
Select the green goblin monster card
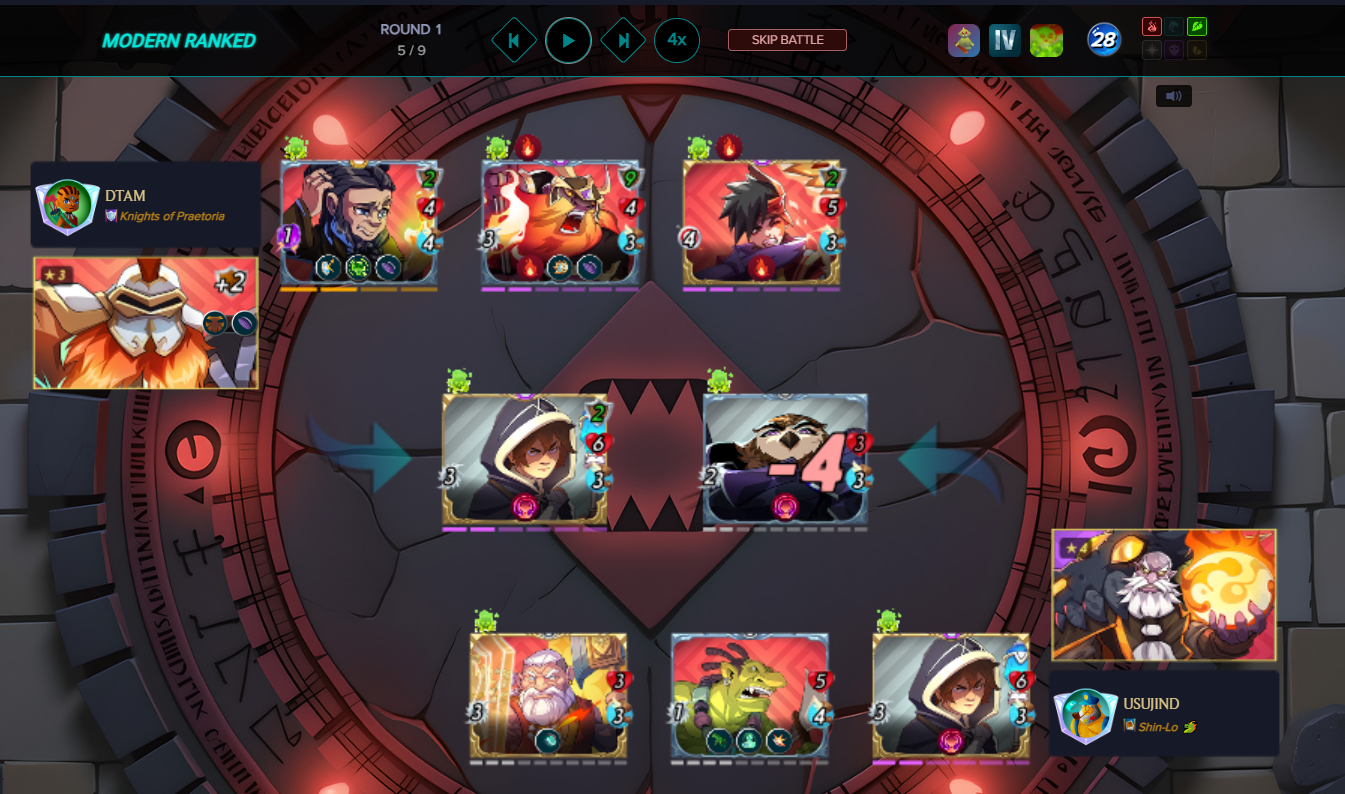point(750,695)
